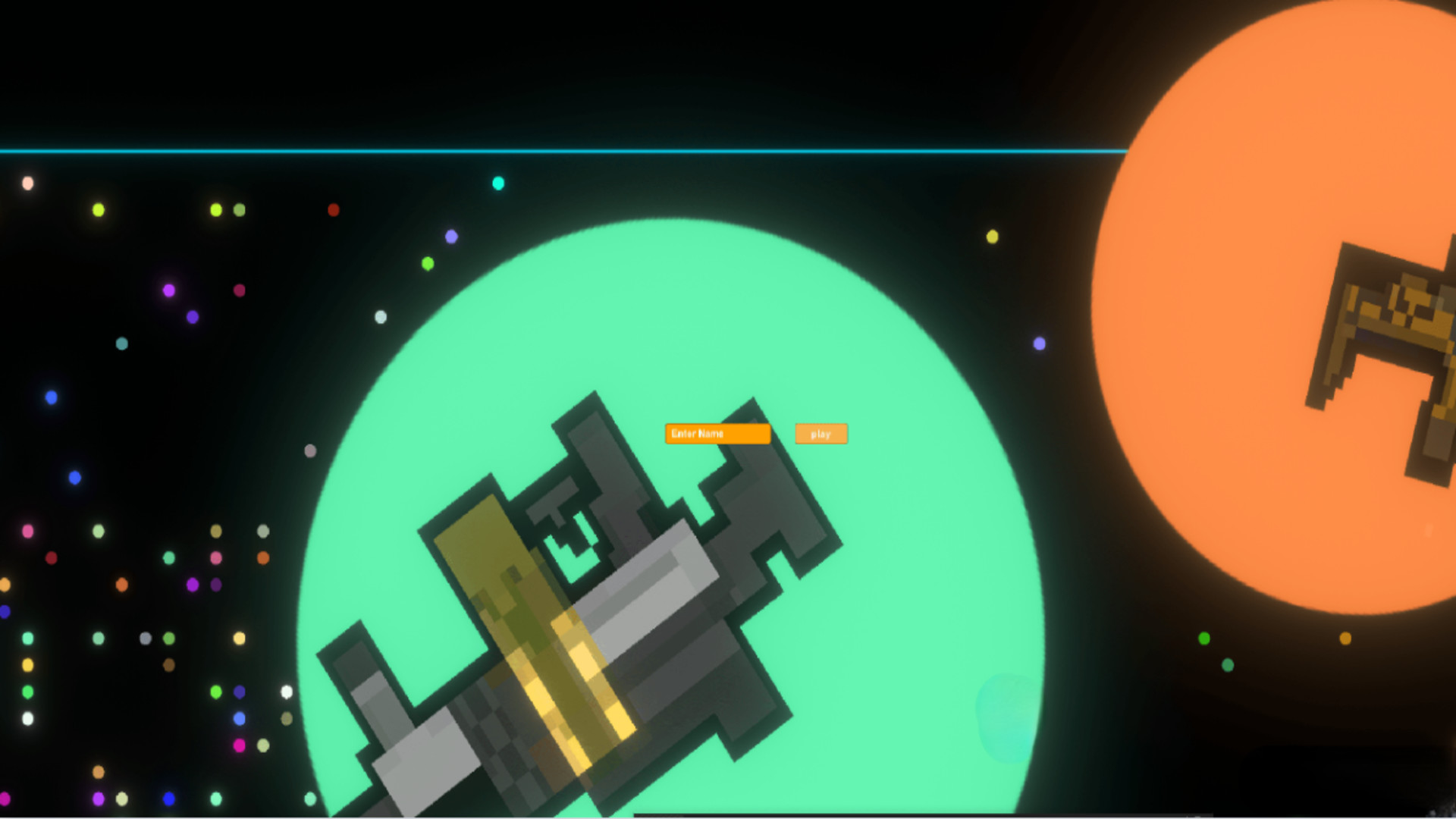Click inside the Enter Name field
This screenshot has width=1456, height=819.
click(716, 434)
